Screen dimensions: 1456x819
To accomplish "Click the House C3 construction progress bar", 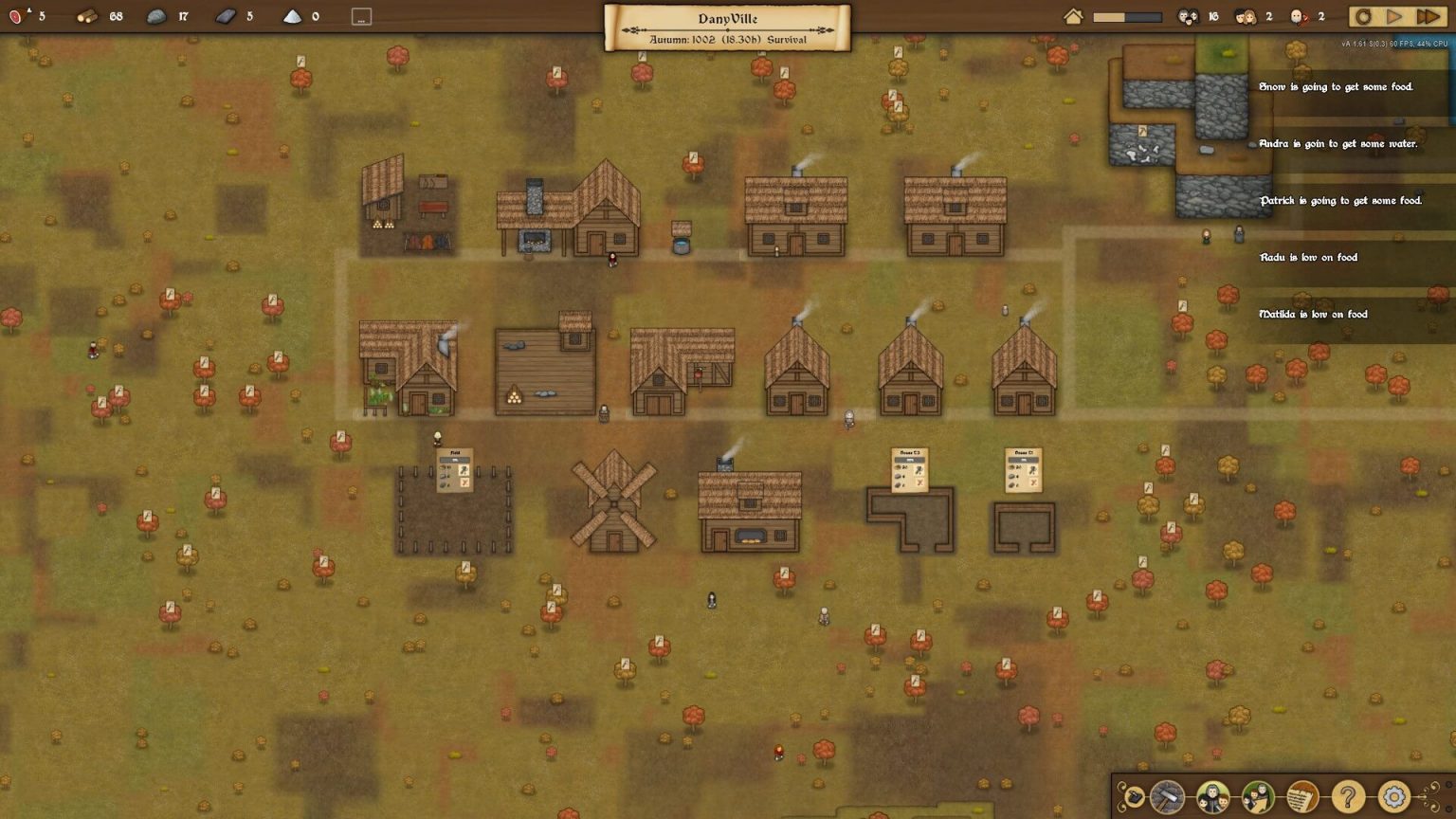I will click(909, 460).
